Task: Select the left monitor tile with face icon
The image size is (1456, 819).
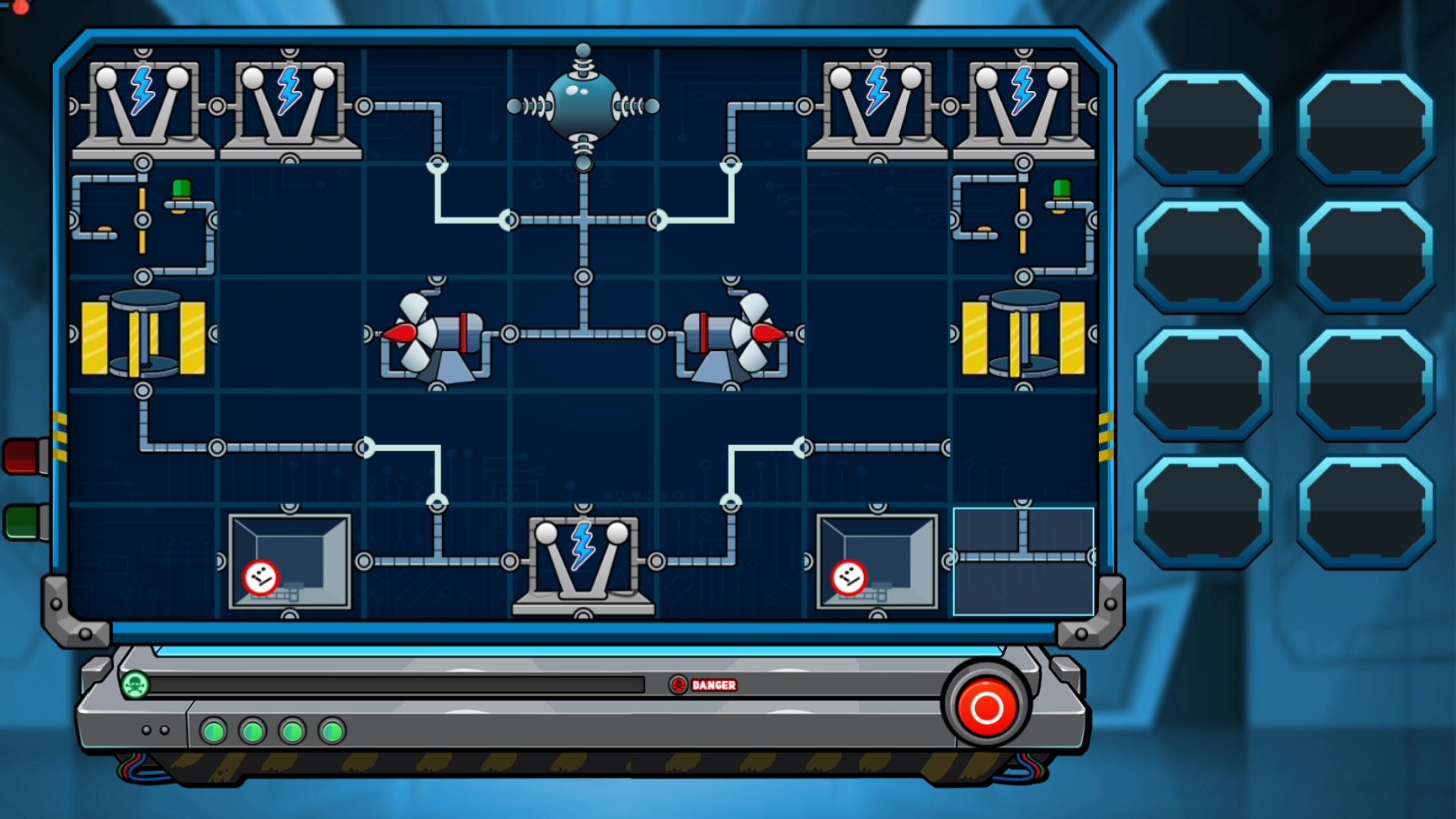Action: (x=290, y=561)
